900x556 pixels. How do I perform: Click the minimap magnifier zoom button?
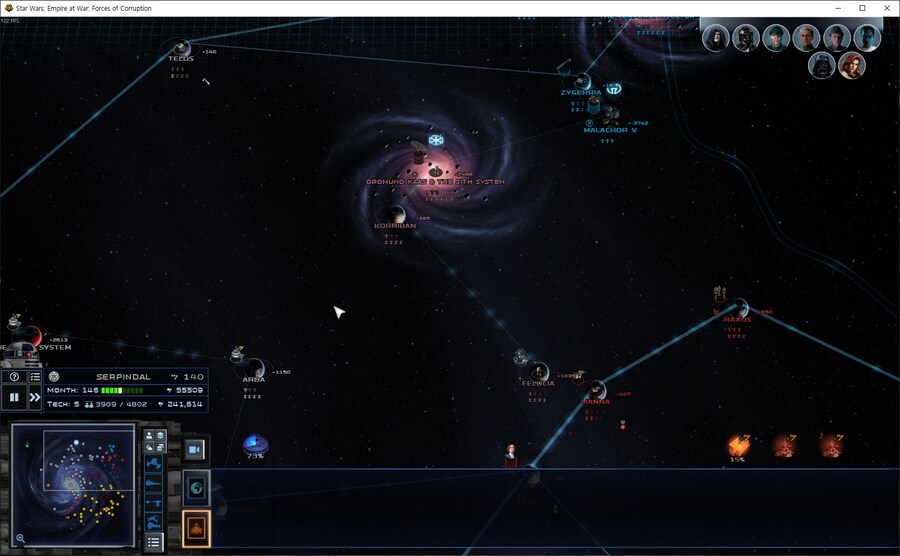[20, 538]
